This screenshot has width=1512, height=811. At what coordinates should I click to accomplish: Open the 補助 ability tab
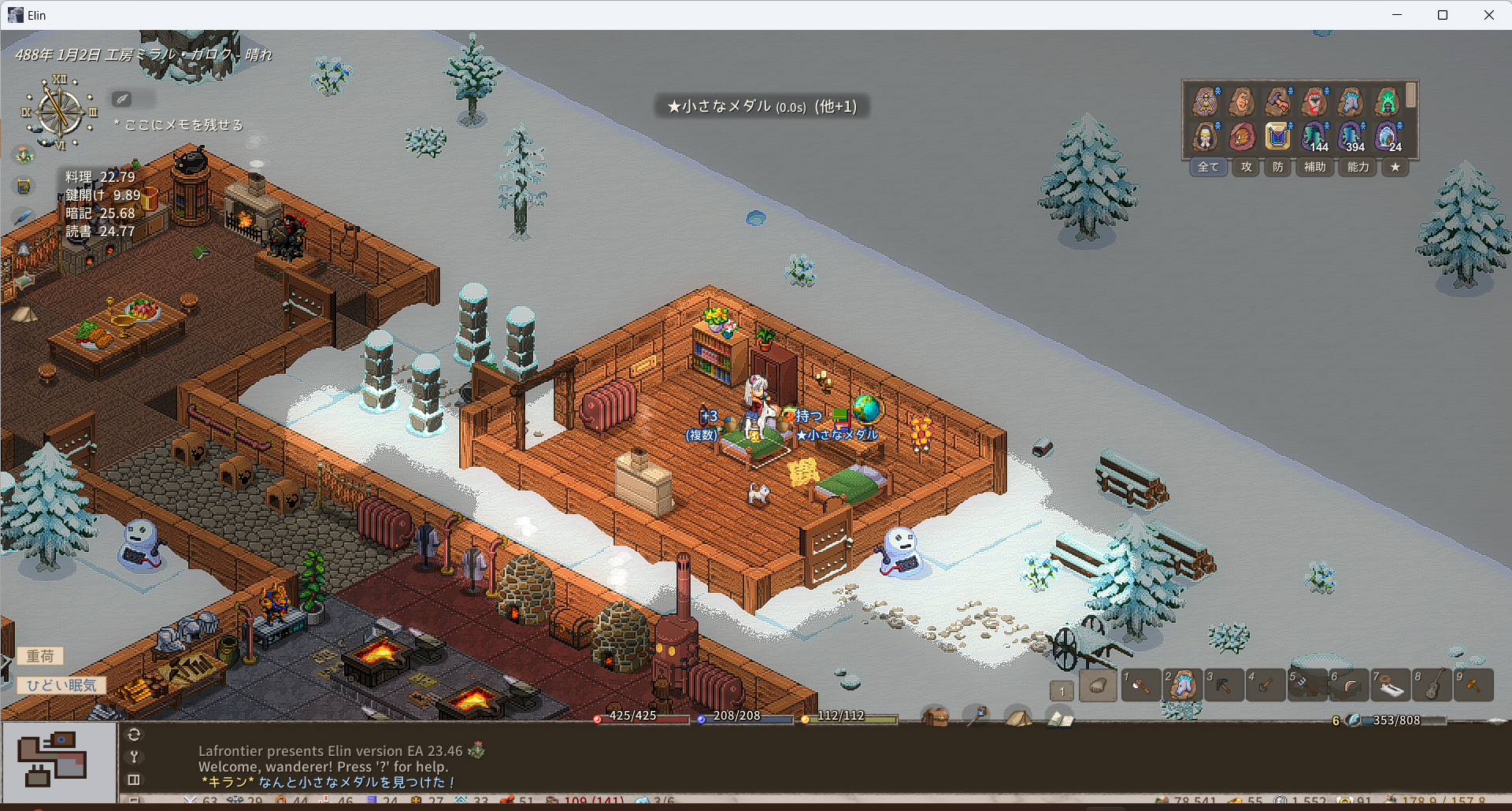pyautogui.click(x=1314, y=167)
